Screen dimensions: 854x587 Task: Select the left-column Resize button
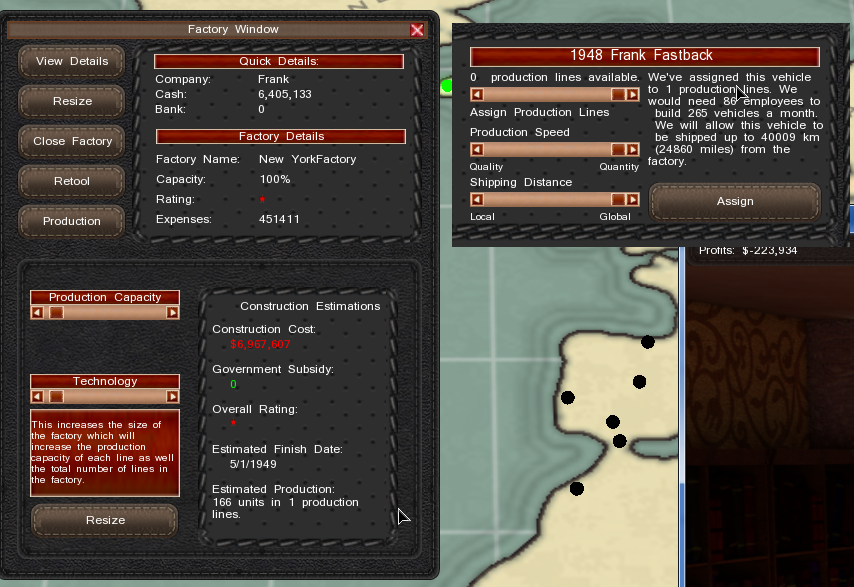(72, 101)
